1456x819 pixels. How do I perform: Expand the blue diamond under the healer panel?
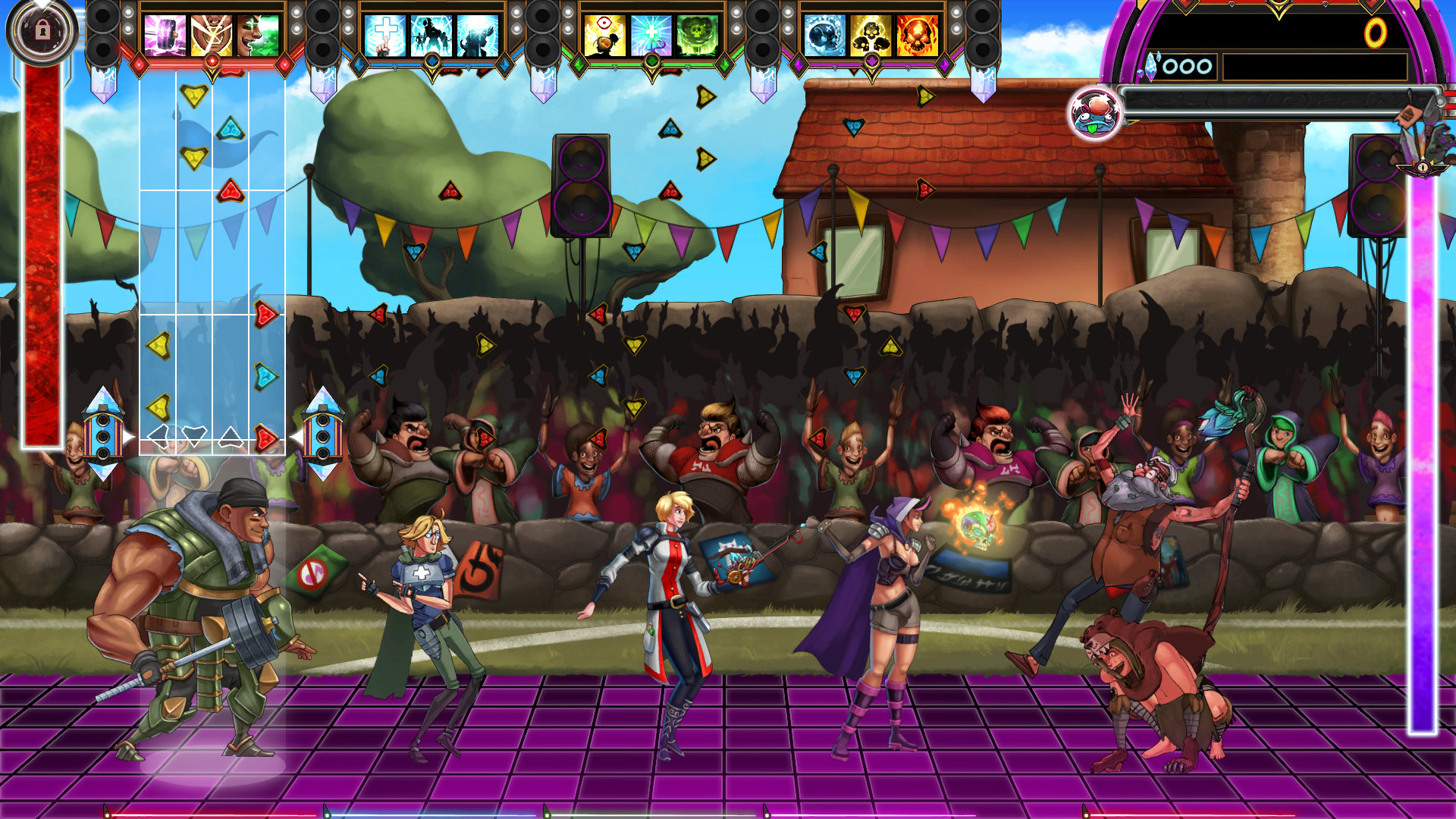pyautogui.click(x=431, y=61)
